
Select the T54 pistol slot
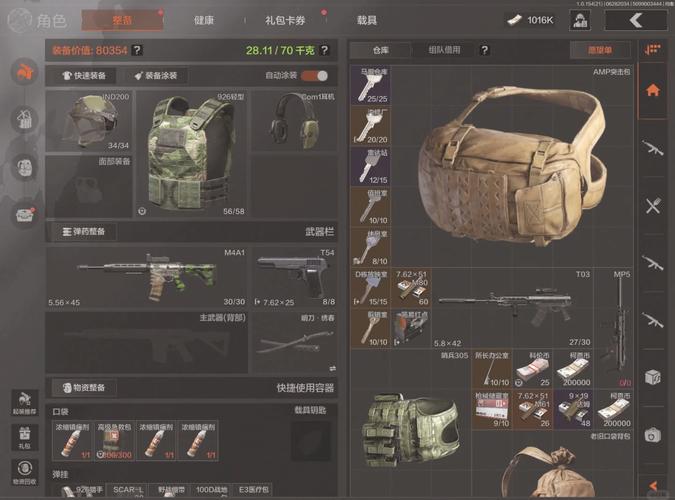pos(294,274)
